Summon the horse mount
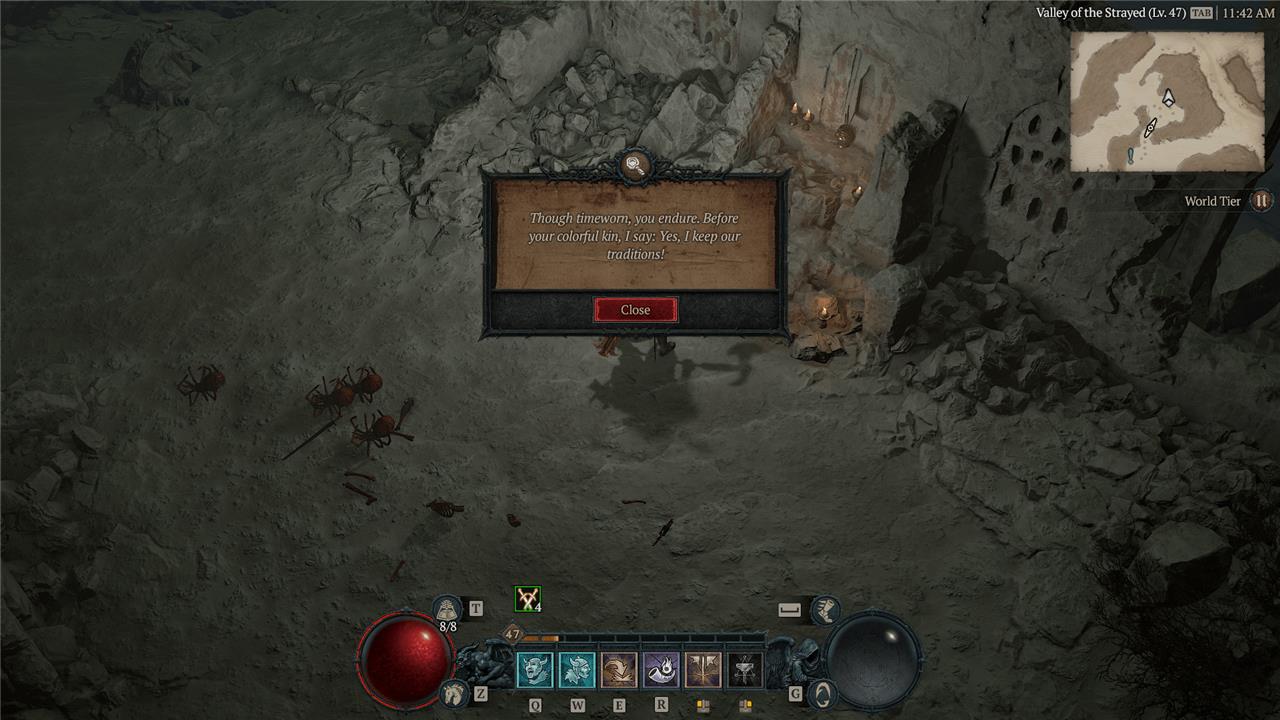 tap(454, 693)
